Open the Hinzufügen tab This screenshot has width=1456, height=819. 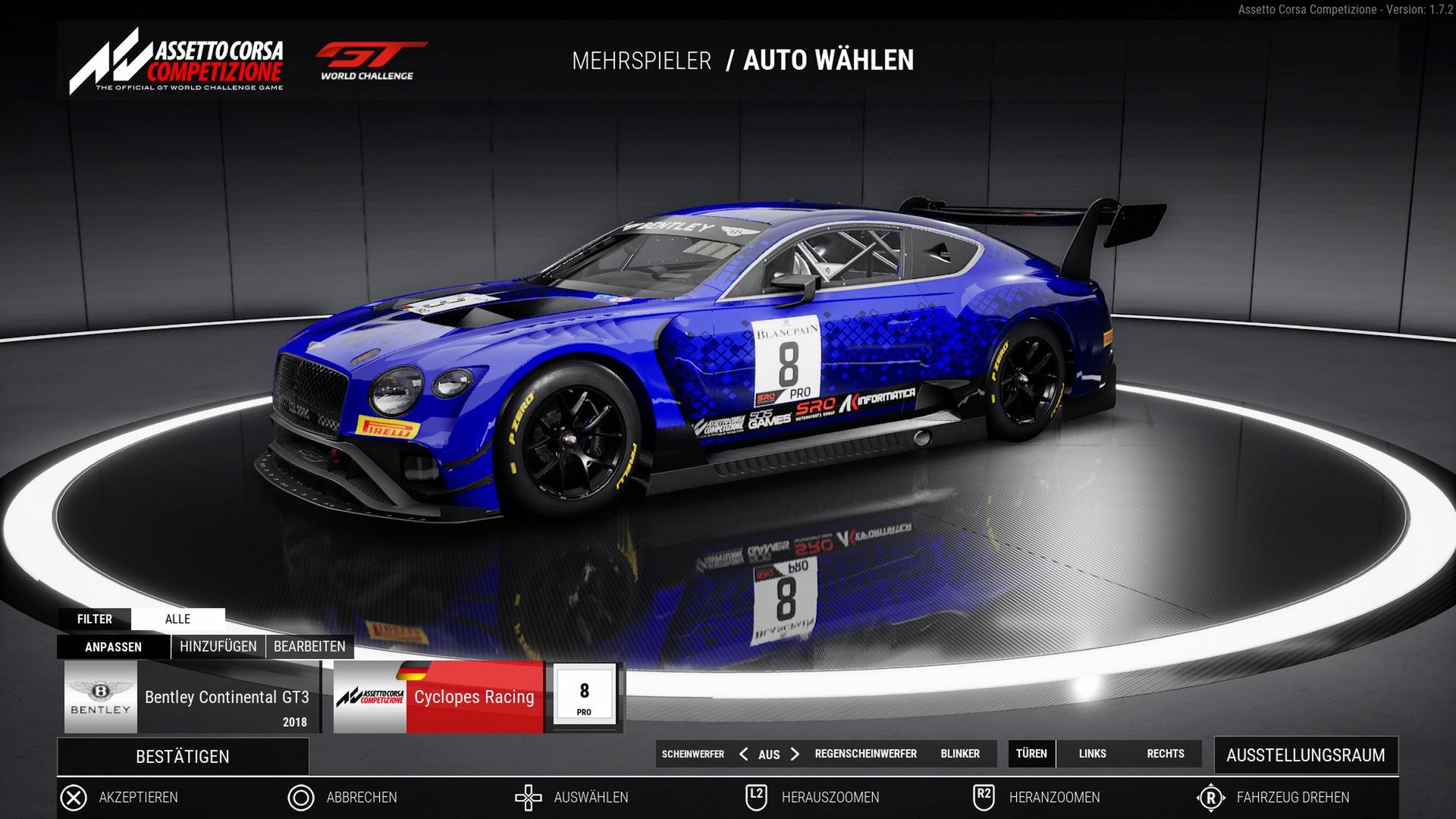point(218,647)
